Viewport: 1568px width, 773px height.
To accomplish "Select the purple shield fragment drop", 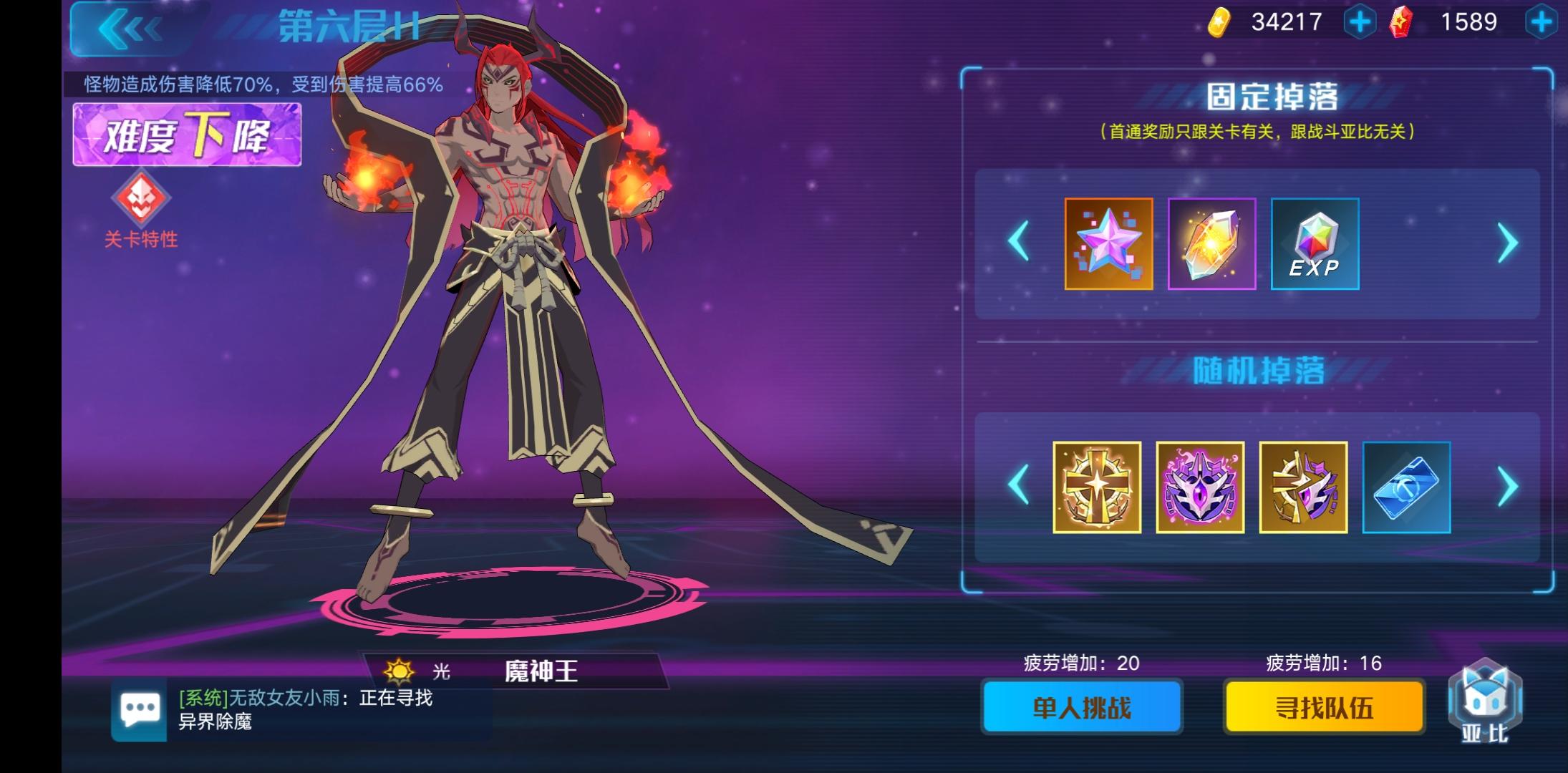I will point(1305,488).
